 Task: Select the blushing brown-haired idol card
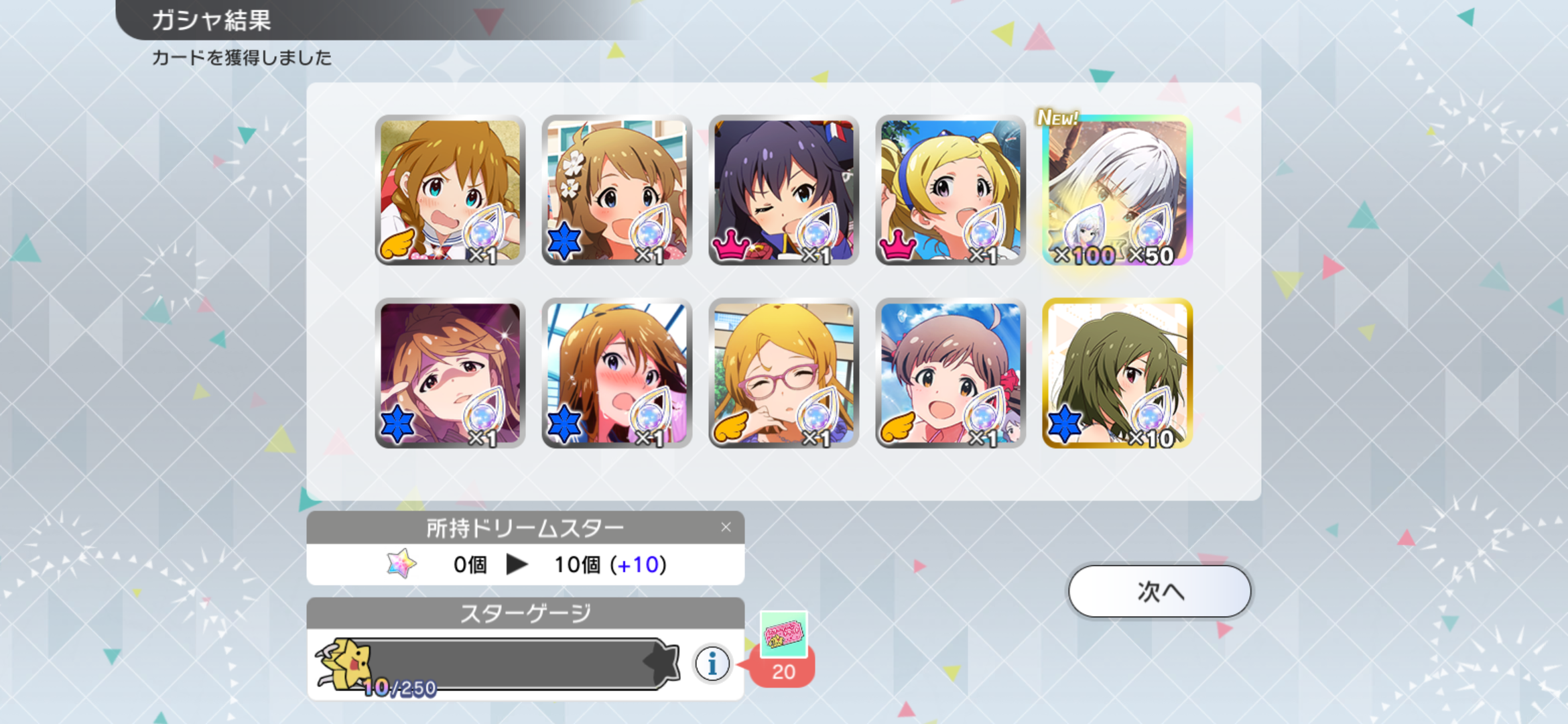point(616,373)
